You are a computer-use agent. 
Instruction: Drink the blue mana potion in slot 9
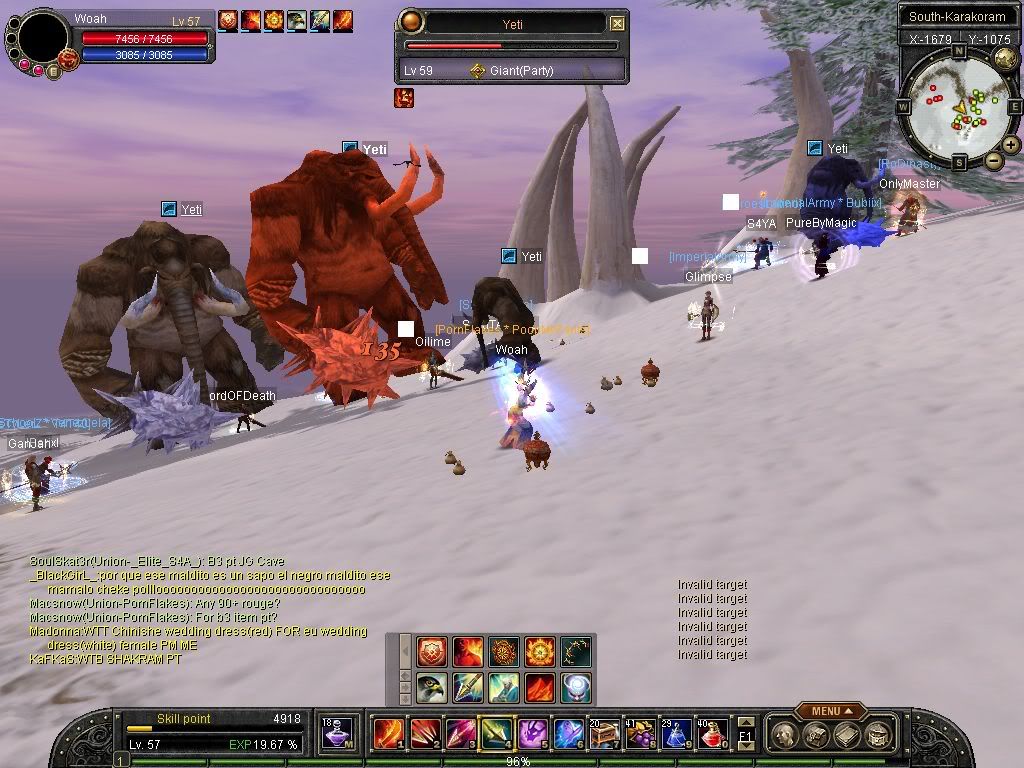676,735
